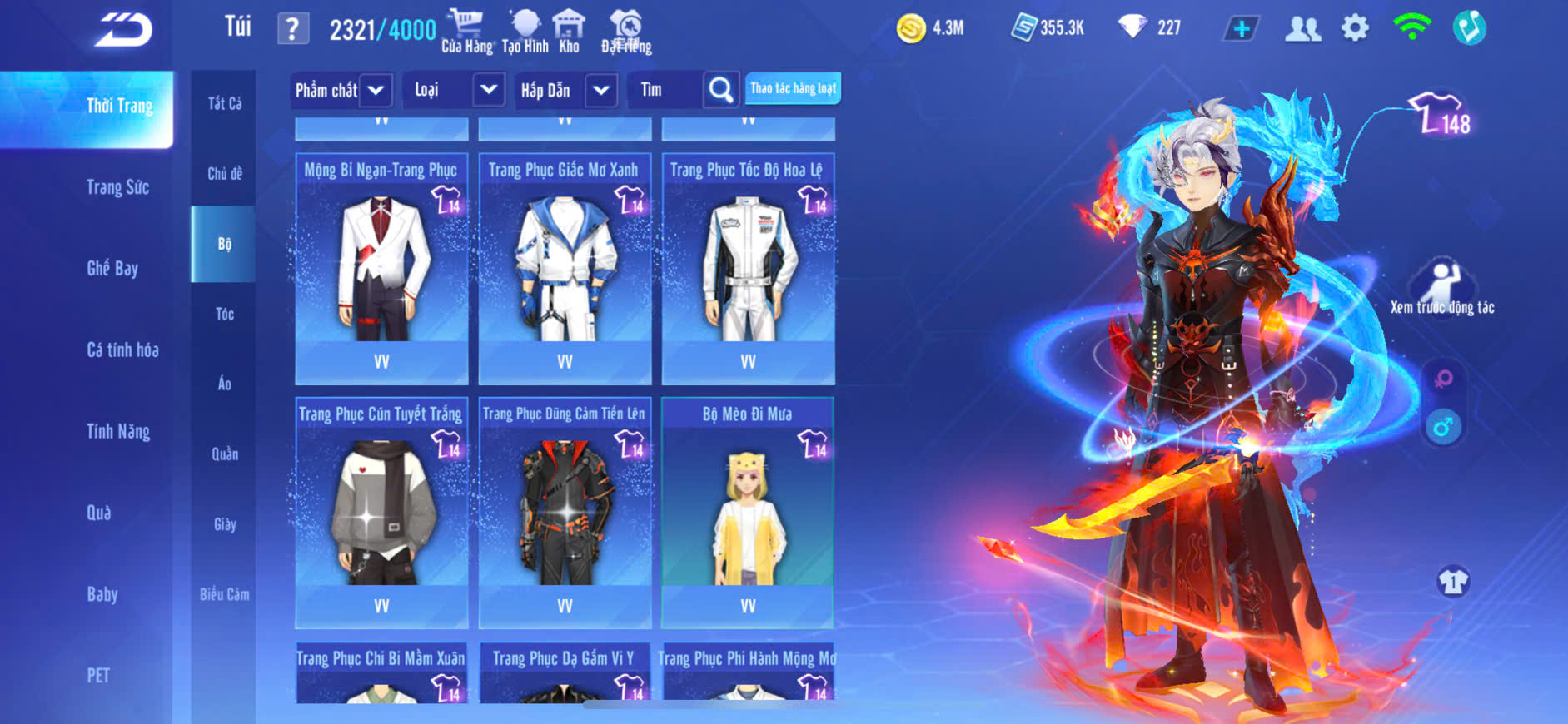1568x724 pixels.
Task: Switch to the Ghế Bay tab
Action: (112, 268)
